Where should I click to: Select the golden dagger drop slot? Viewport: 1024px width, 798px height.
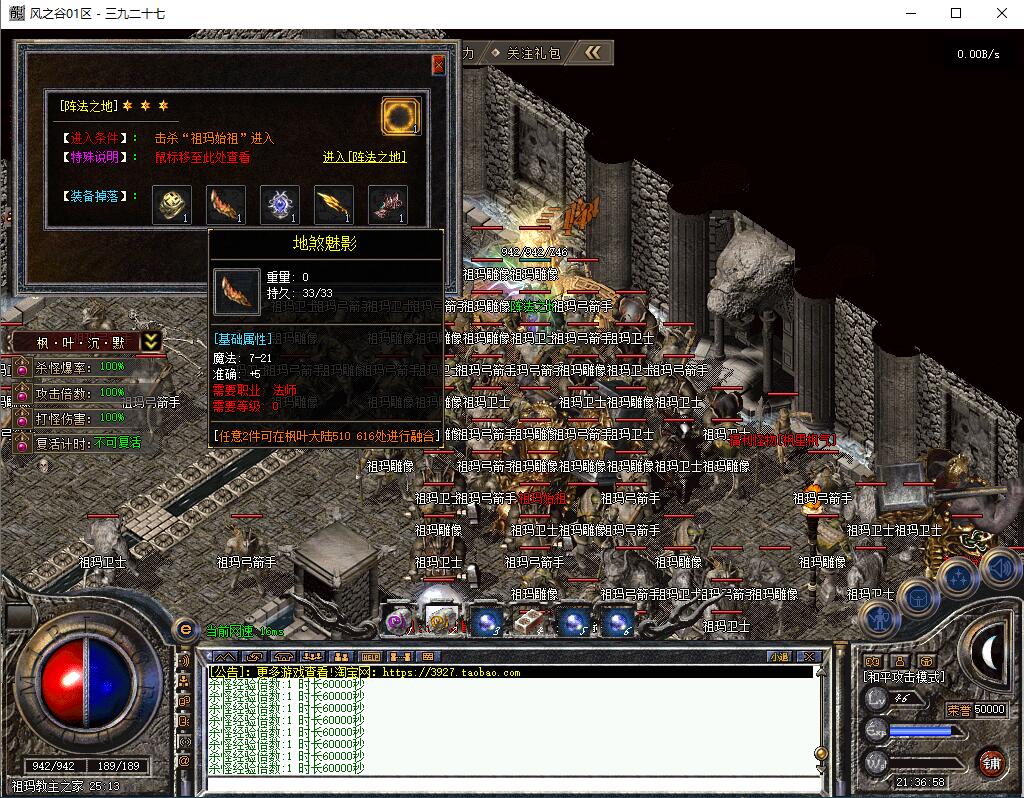334,203
